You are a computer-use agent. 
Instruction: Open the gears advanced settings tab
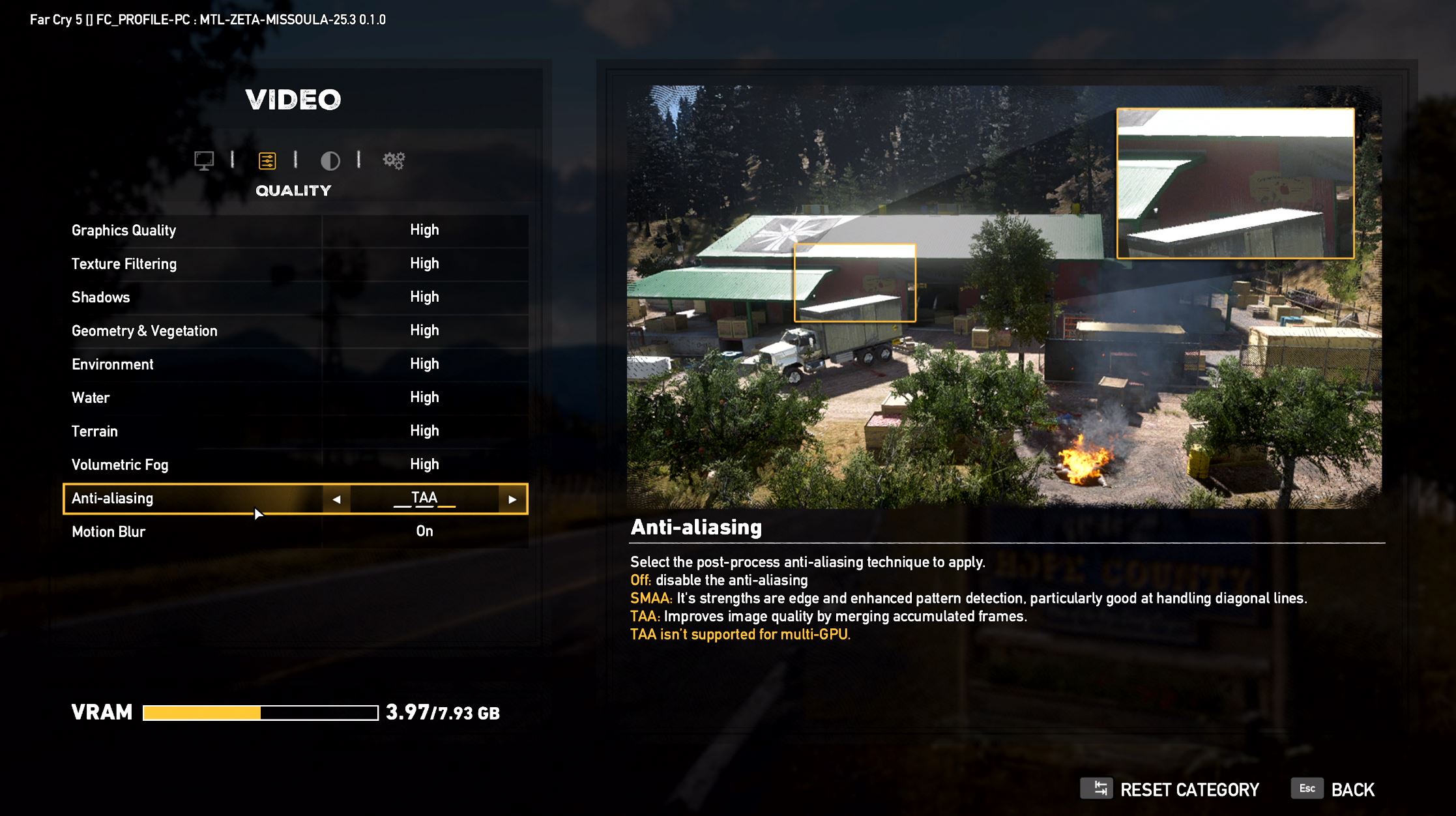click(x=394, y=160)
